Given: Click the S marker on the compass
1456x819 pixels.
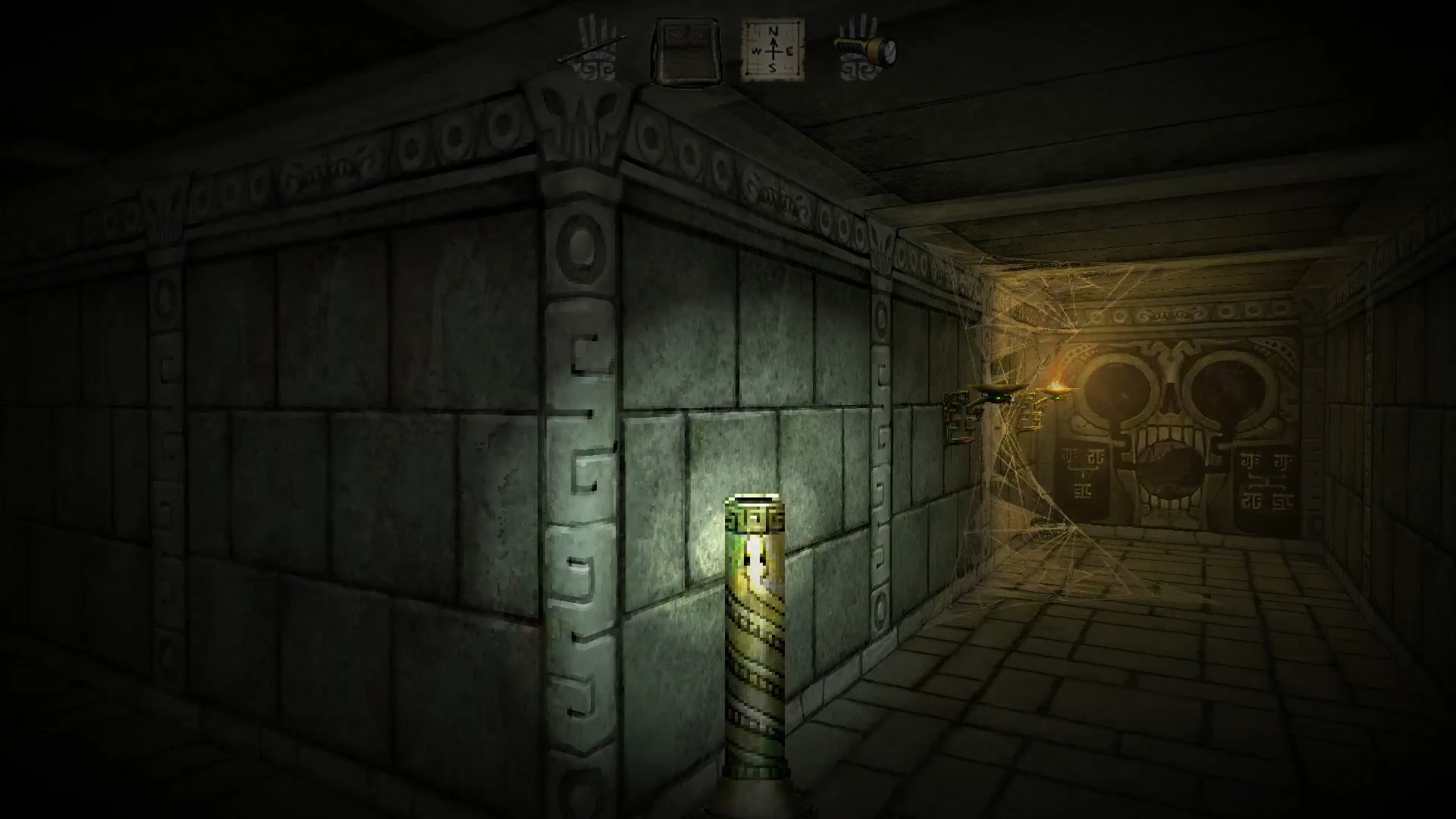Looking at the screenshot, I should tap(772, 67).
